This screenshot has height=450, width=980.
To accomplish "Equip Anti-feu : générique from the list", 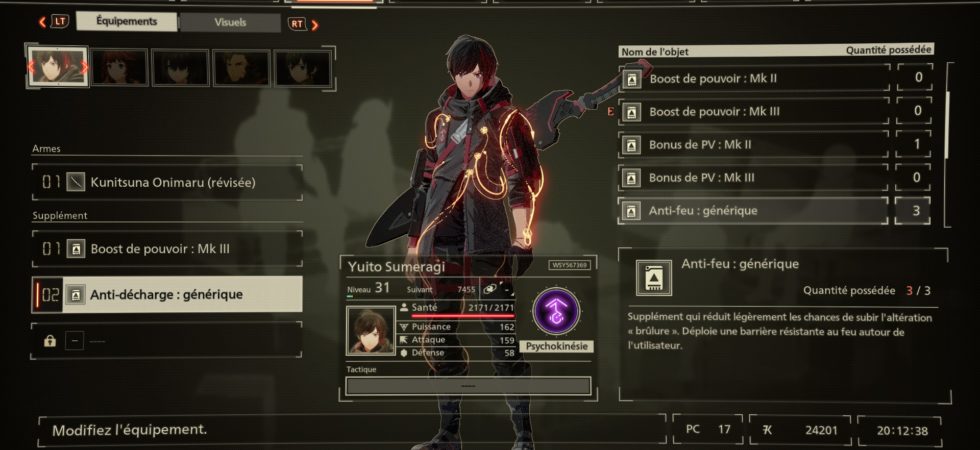I will (754, 211).
